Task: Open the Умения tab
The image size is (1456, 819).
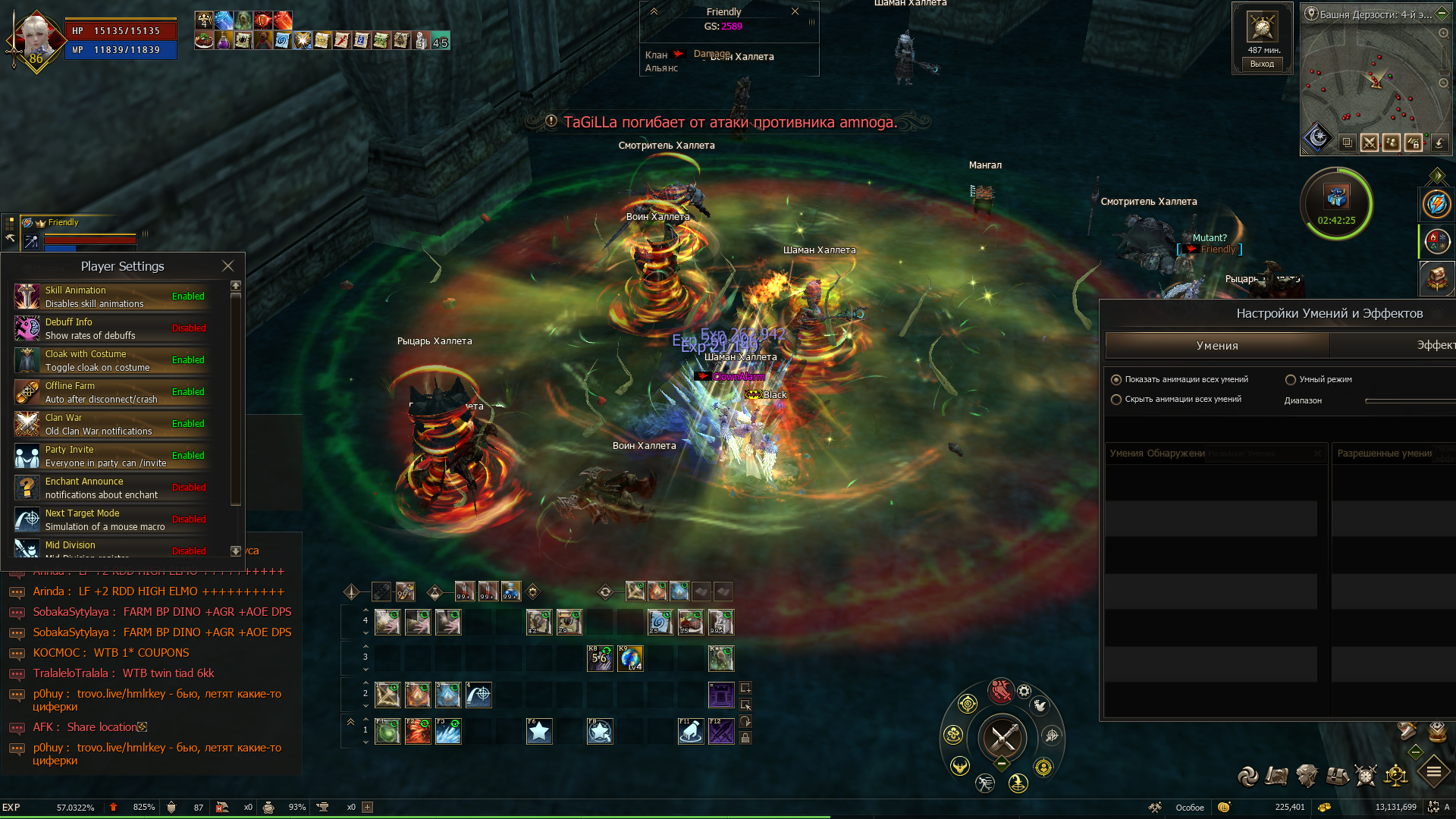Action: (1217, 346)
